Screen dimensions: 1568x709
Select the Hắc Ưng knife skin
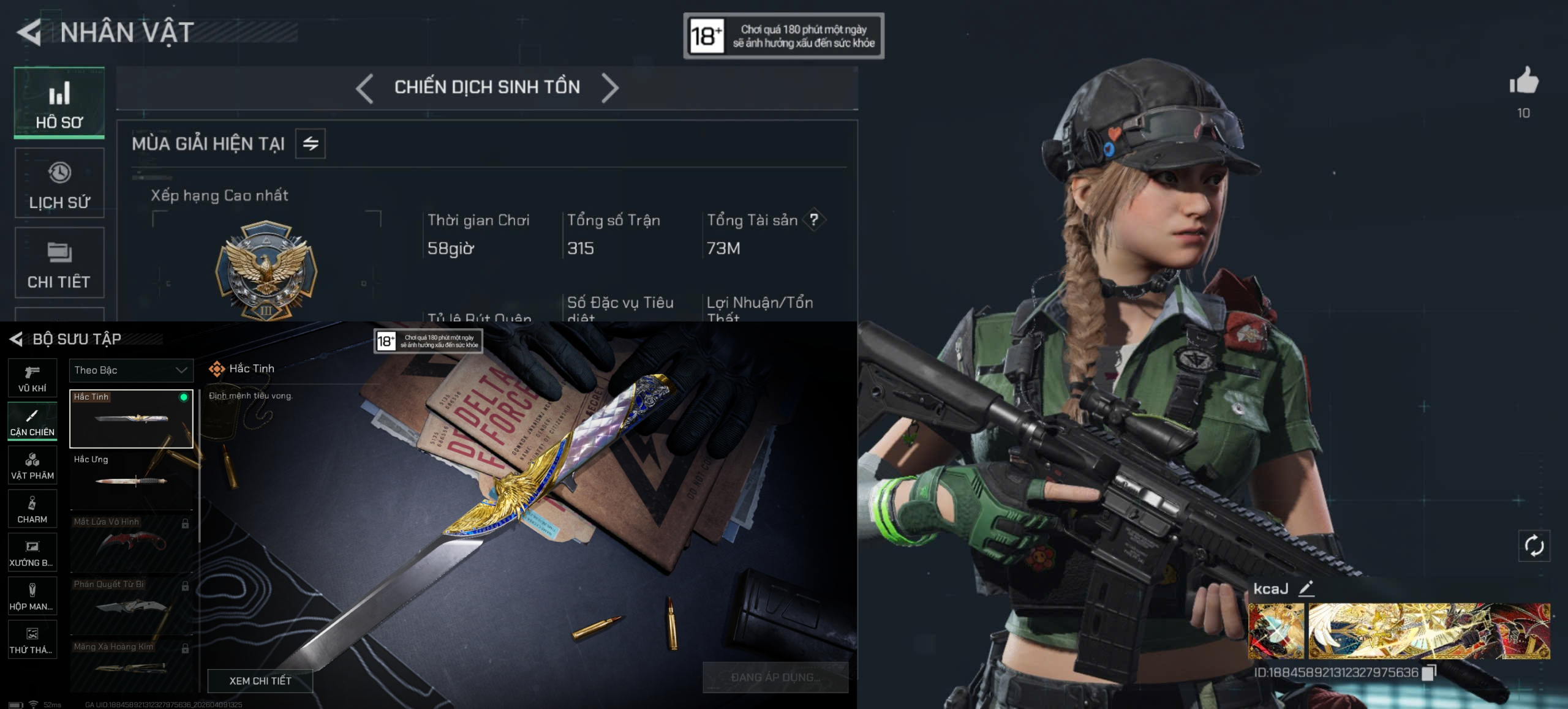click(x=131, y=479)
